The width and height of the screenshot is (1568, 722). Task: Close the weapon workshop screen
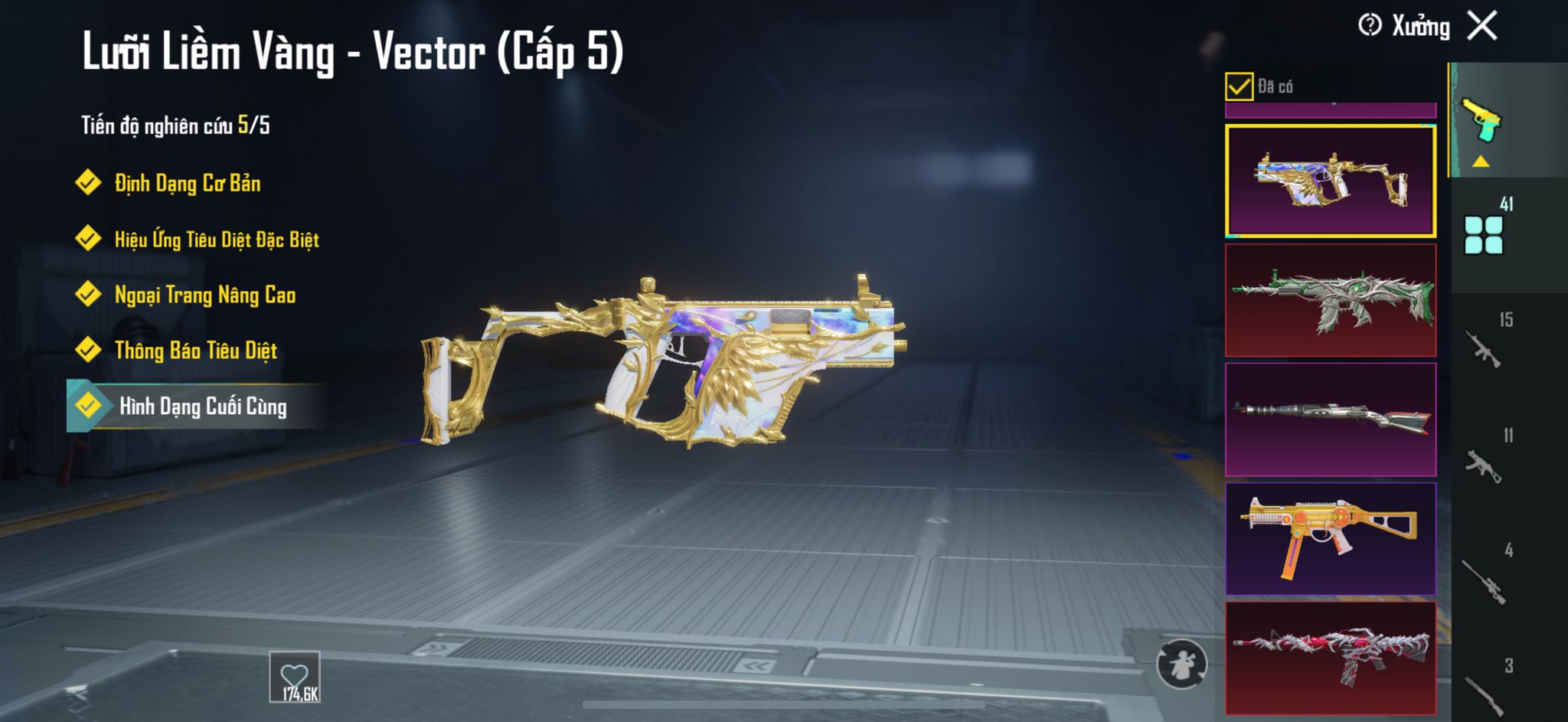[1482, 26]
